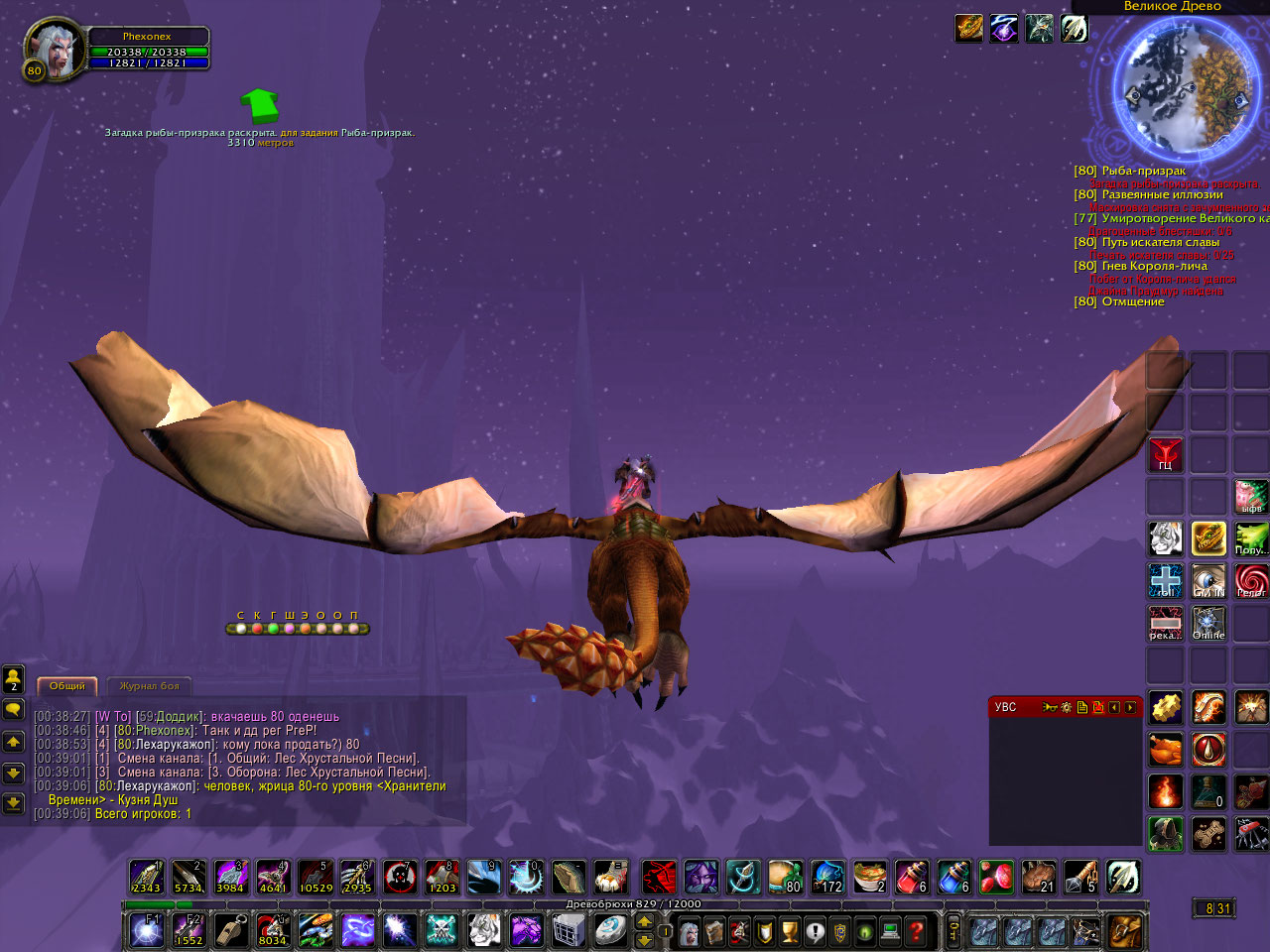Use the red potion with 6 charges

pos(912,878)
